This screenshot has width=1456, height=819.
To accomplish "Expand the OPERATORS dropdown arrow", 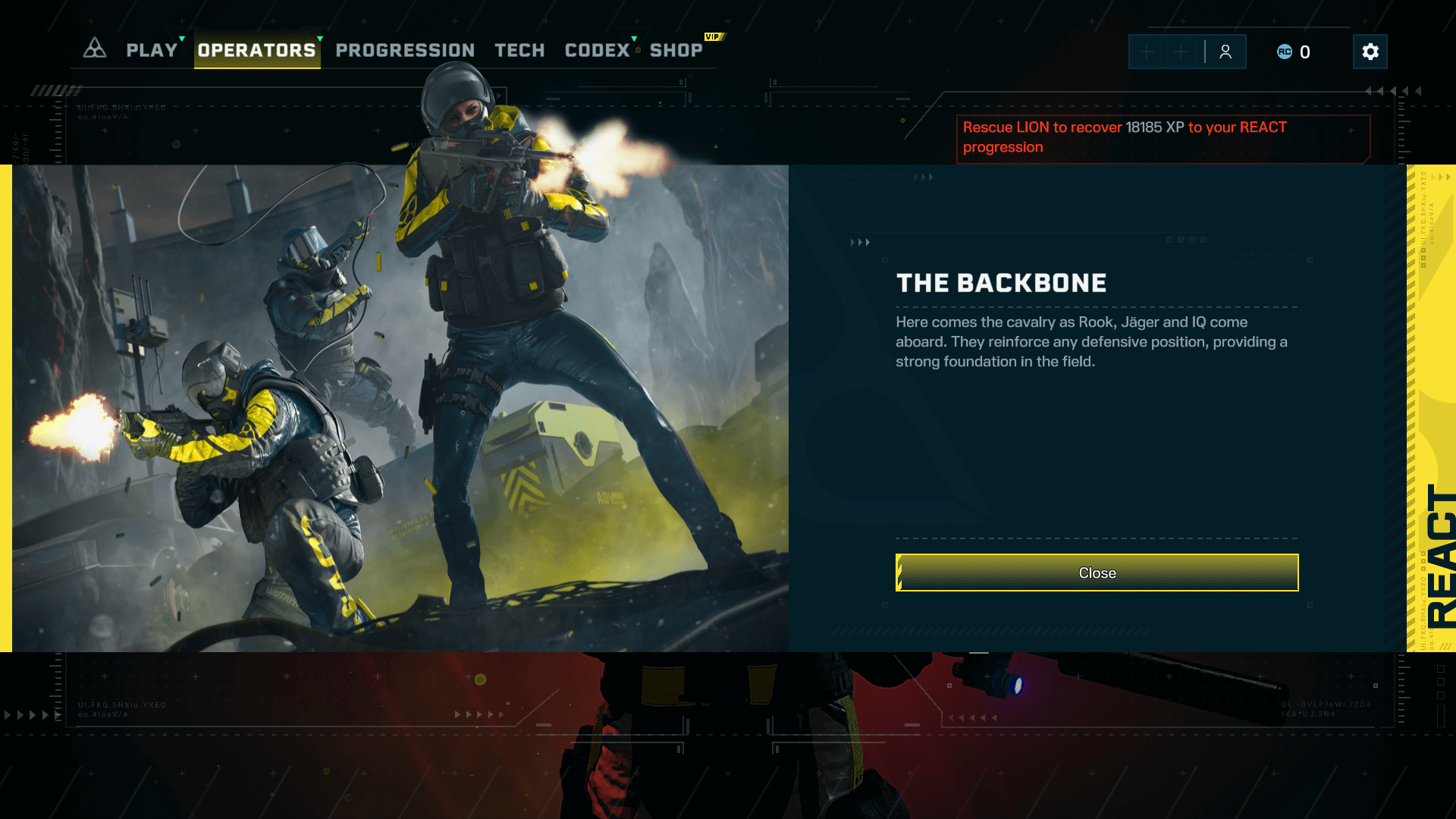I will 319,36.
